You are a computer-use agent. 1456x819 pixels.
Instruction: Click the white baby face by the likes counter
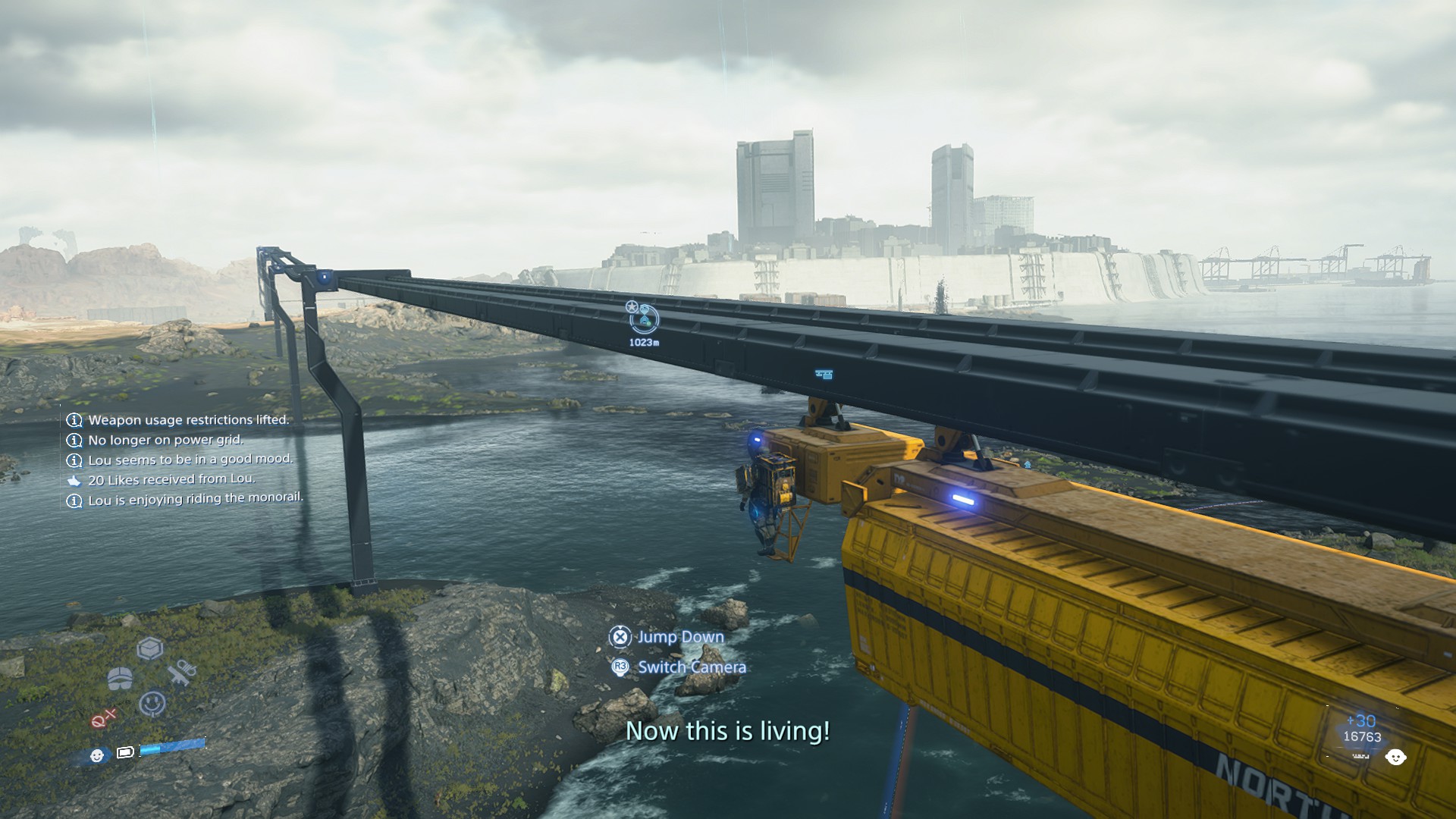(1395, 757)
